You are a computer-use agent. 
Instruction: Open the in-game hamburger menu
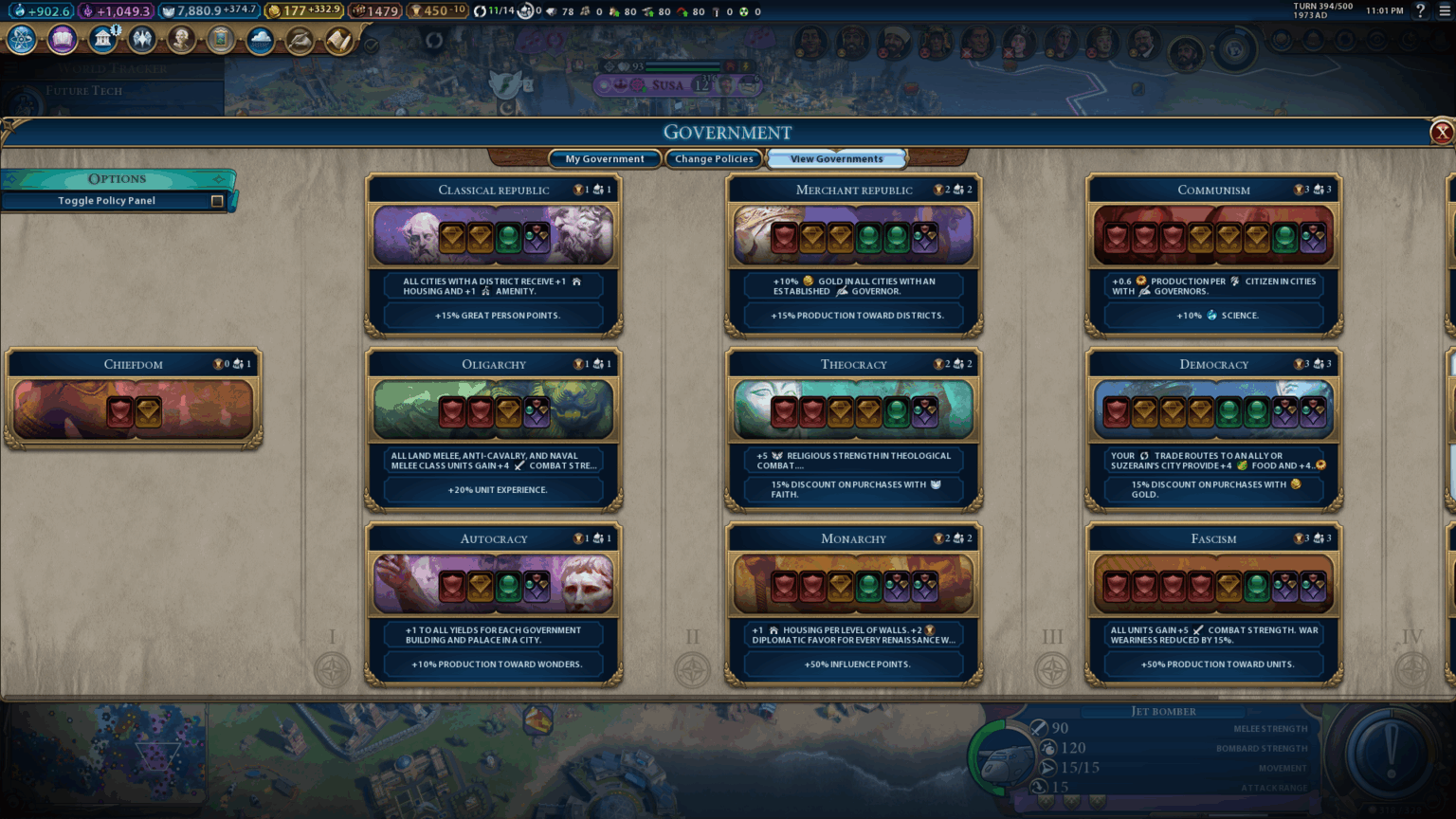tap(1443, 11)
